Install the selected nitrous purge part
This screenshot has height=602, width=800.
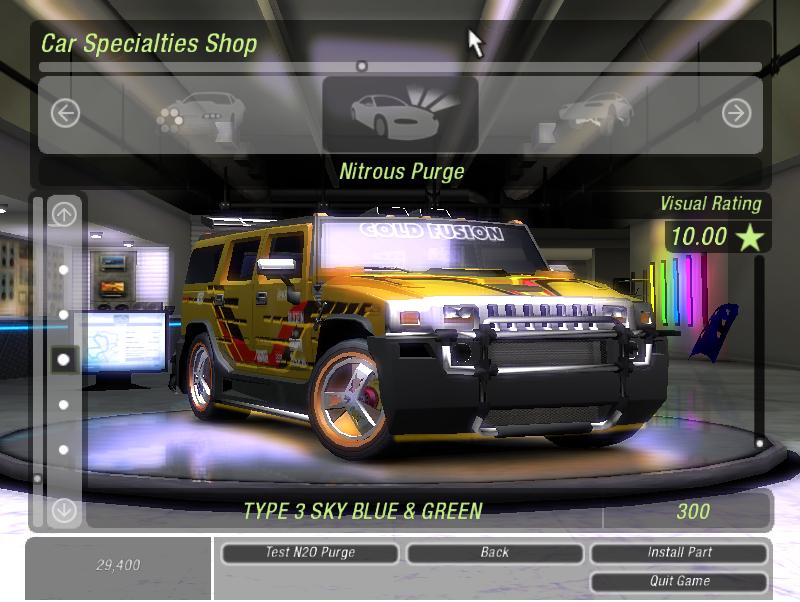pos(679,552)
